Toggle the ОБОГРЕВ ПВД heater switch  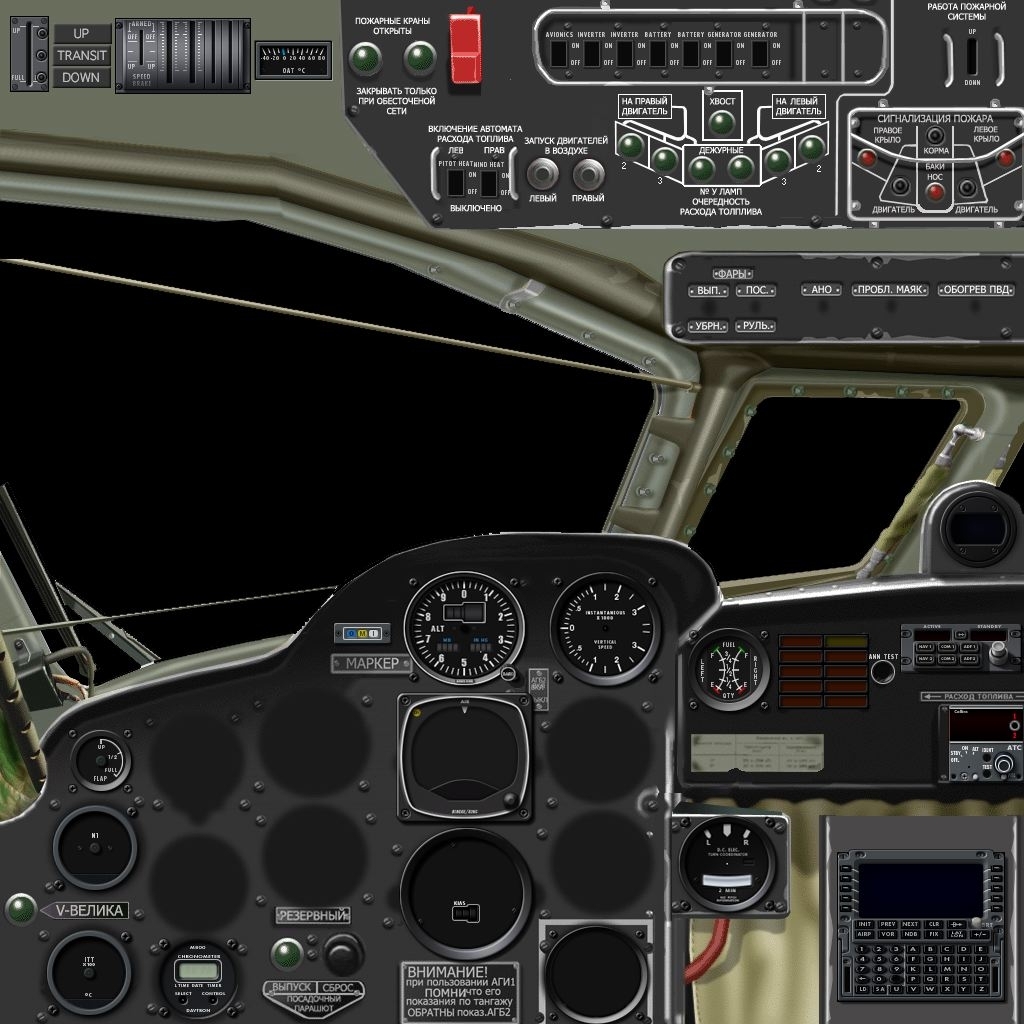(x=975, y=290)
